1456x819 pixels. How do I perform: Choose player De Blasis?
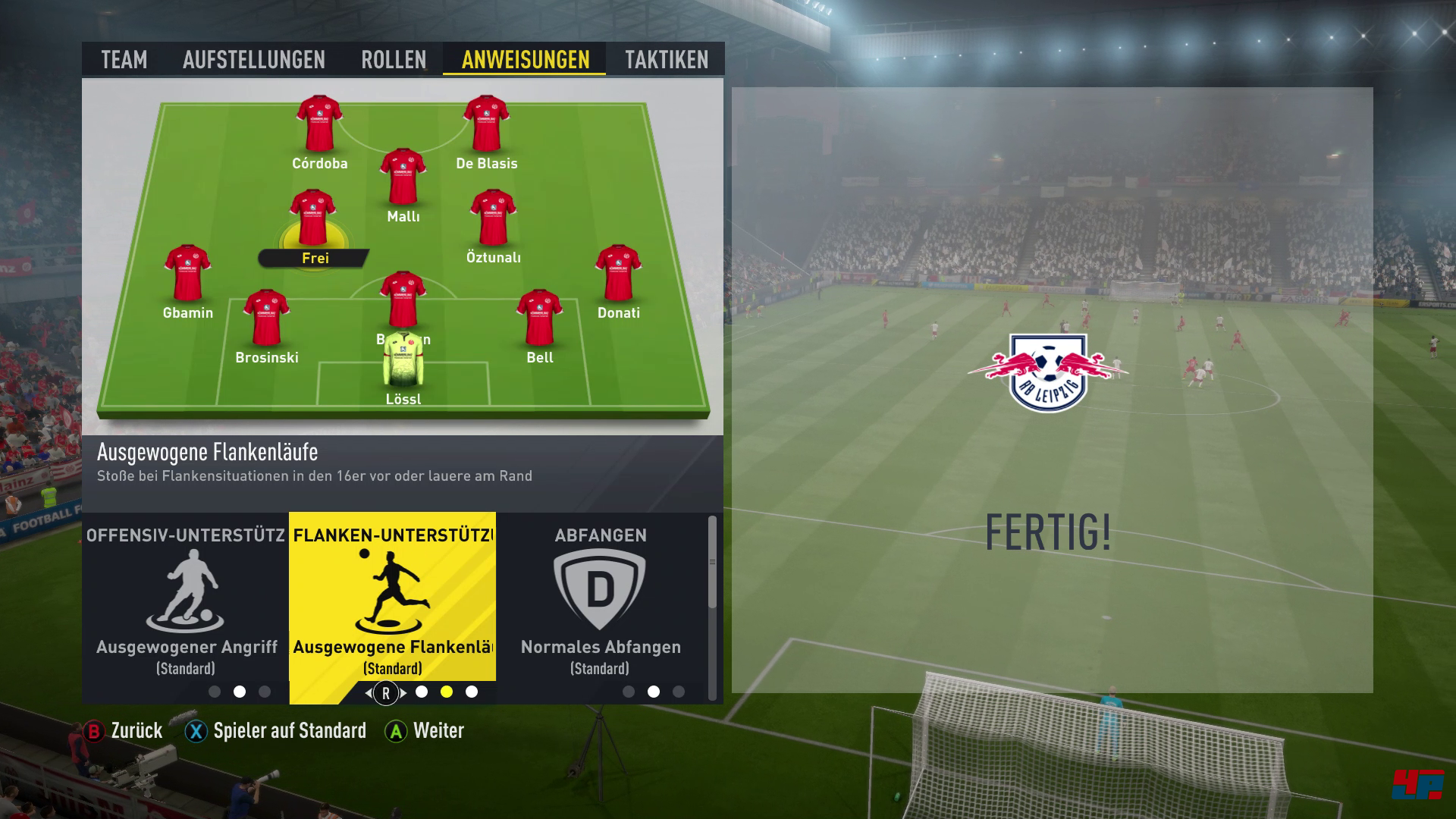486,125
